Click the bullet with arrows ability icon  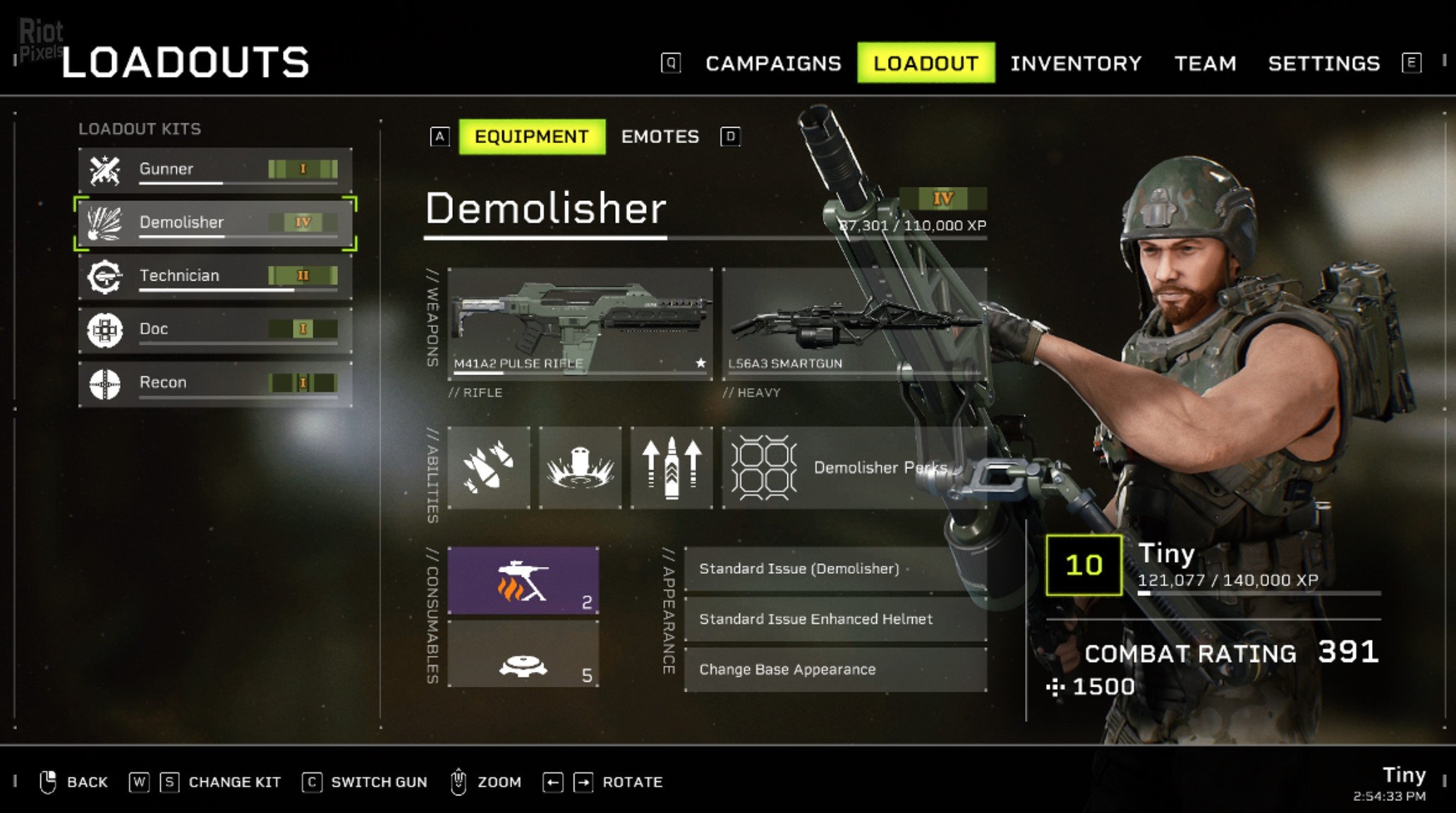(671, 467)
